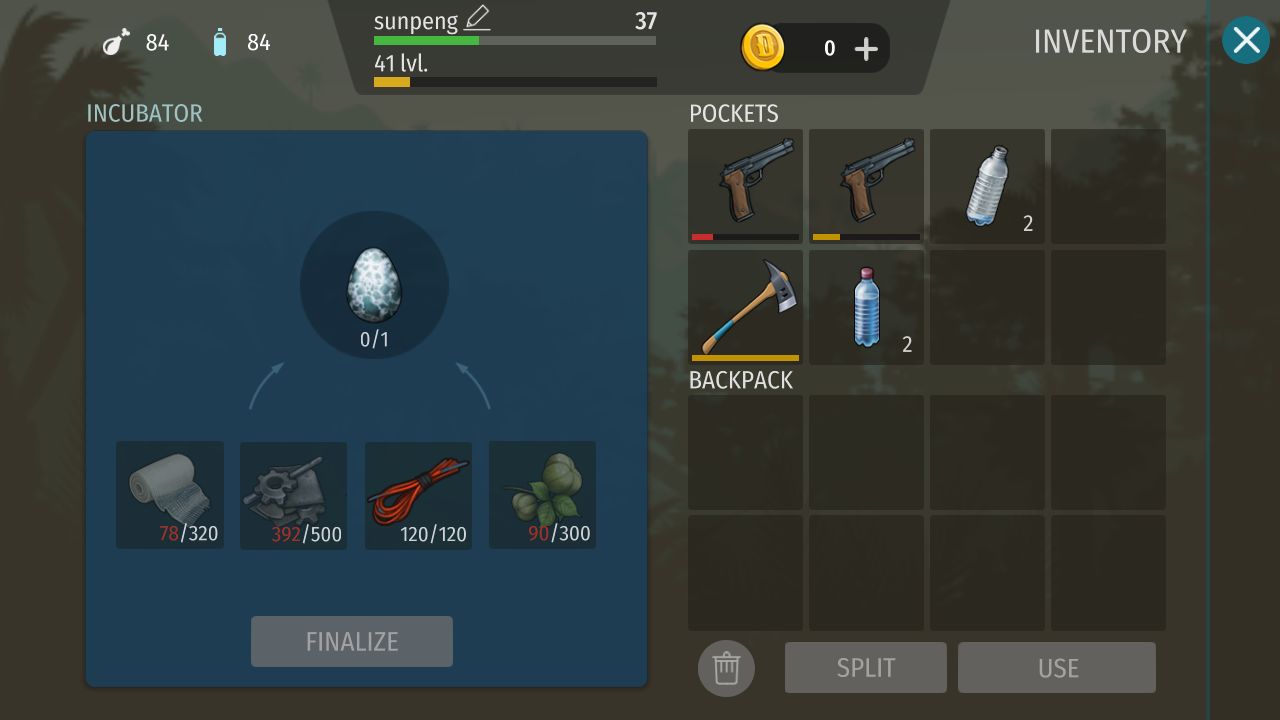The height and width of the screenshot is (720, 1280).
Task: Pick the green plant ingredient slot
Action: (x=542, y=495)
